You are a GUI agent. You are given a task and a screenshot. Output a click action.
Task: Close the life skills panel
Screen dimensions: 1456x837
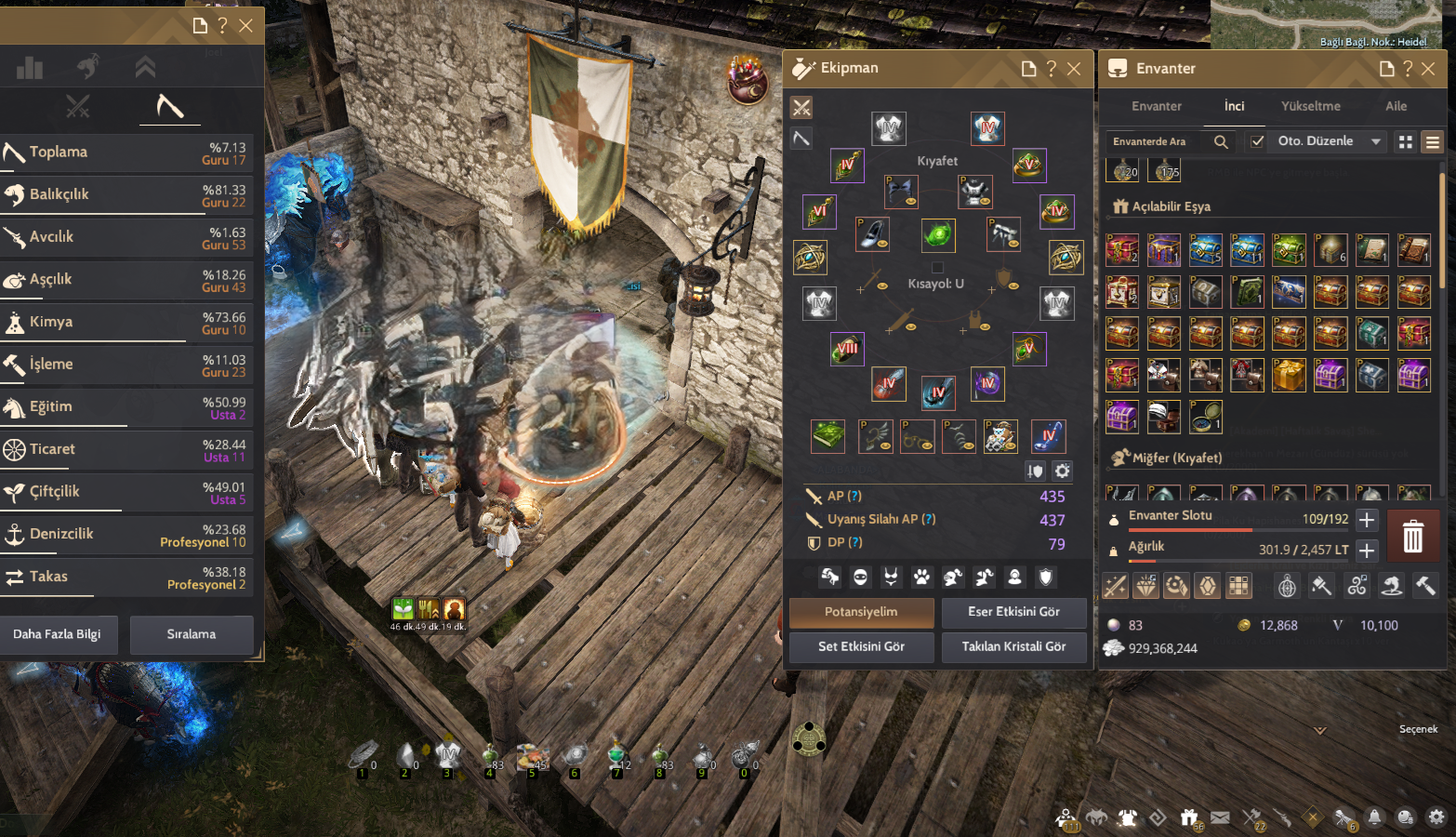[x=245, y=26]
